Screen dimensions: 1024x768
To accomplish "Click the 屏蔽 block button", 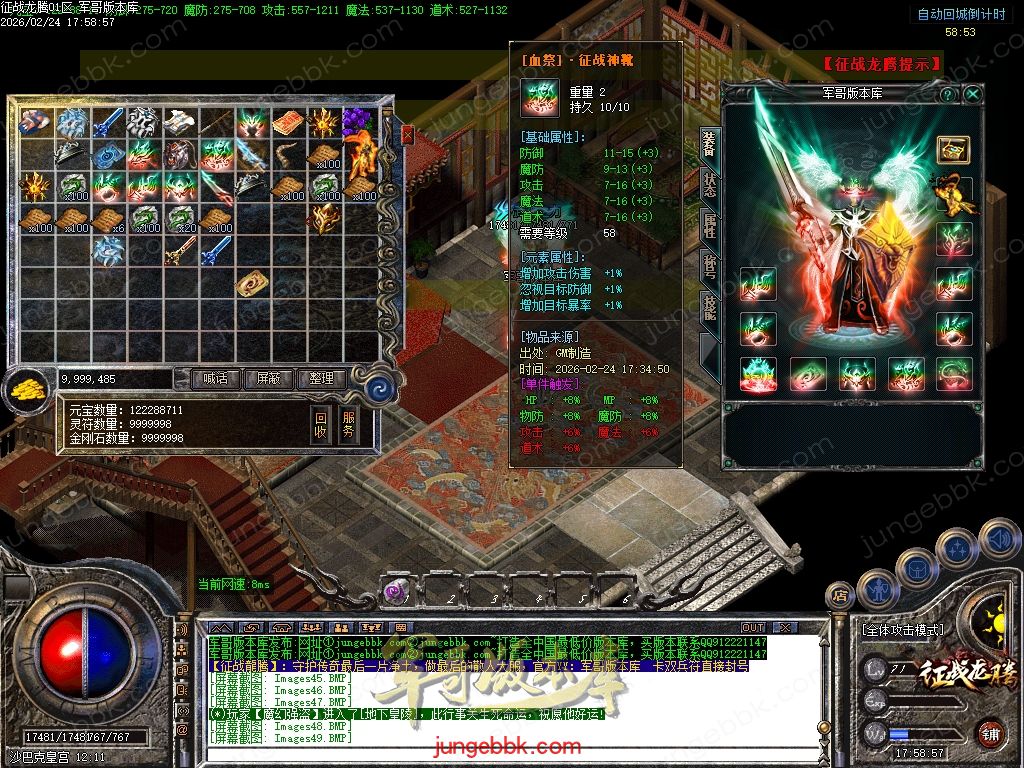I will tap(268, 379).
